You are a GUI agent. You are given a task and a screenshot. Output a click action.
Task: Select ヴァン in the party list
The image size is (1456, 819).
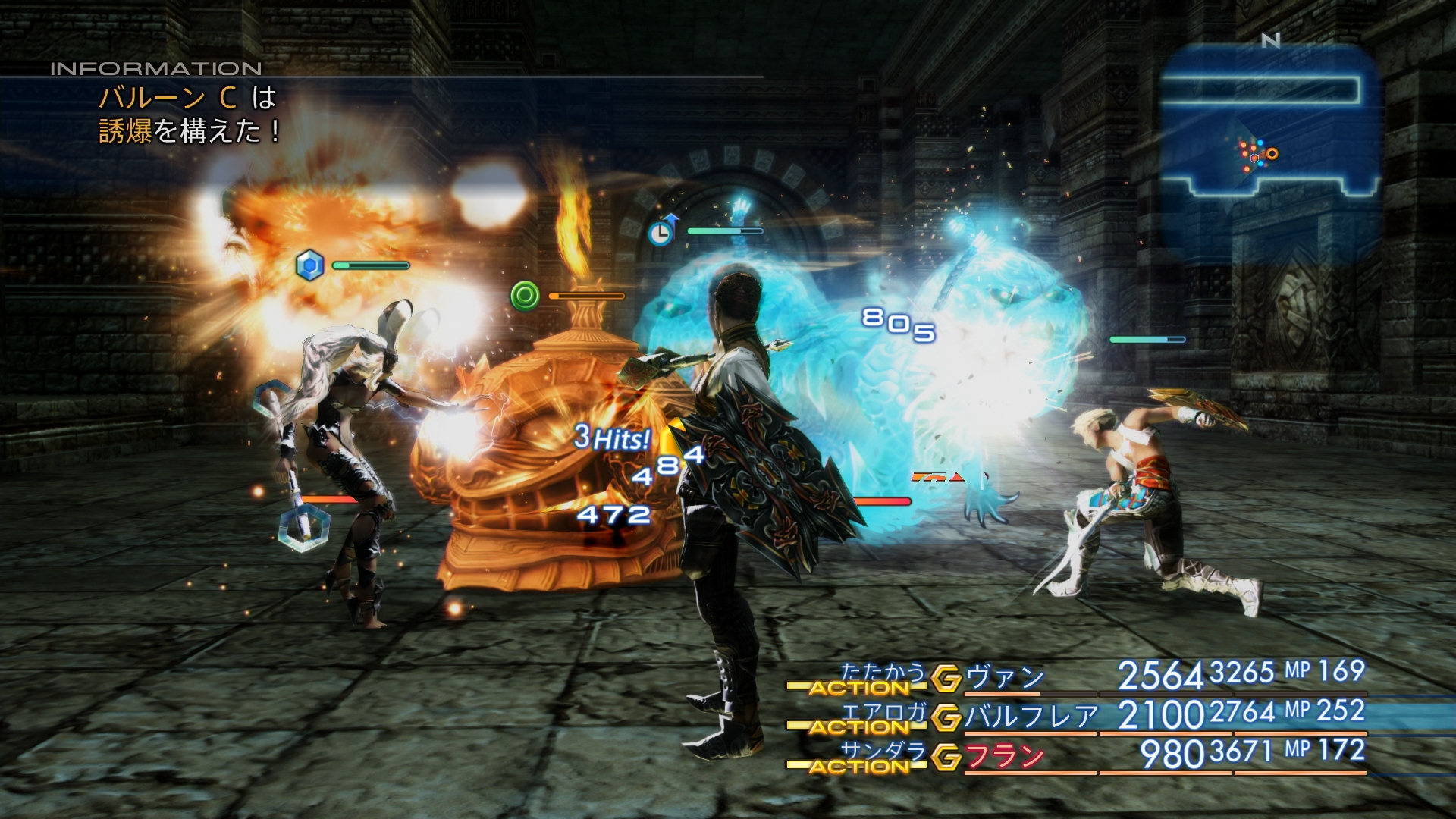[1005, 676]
